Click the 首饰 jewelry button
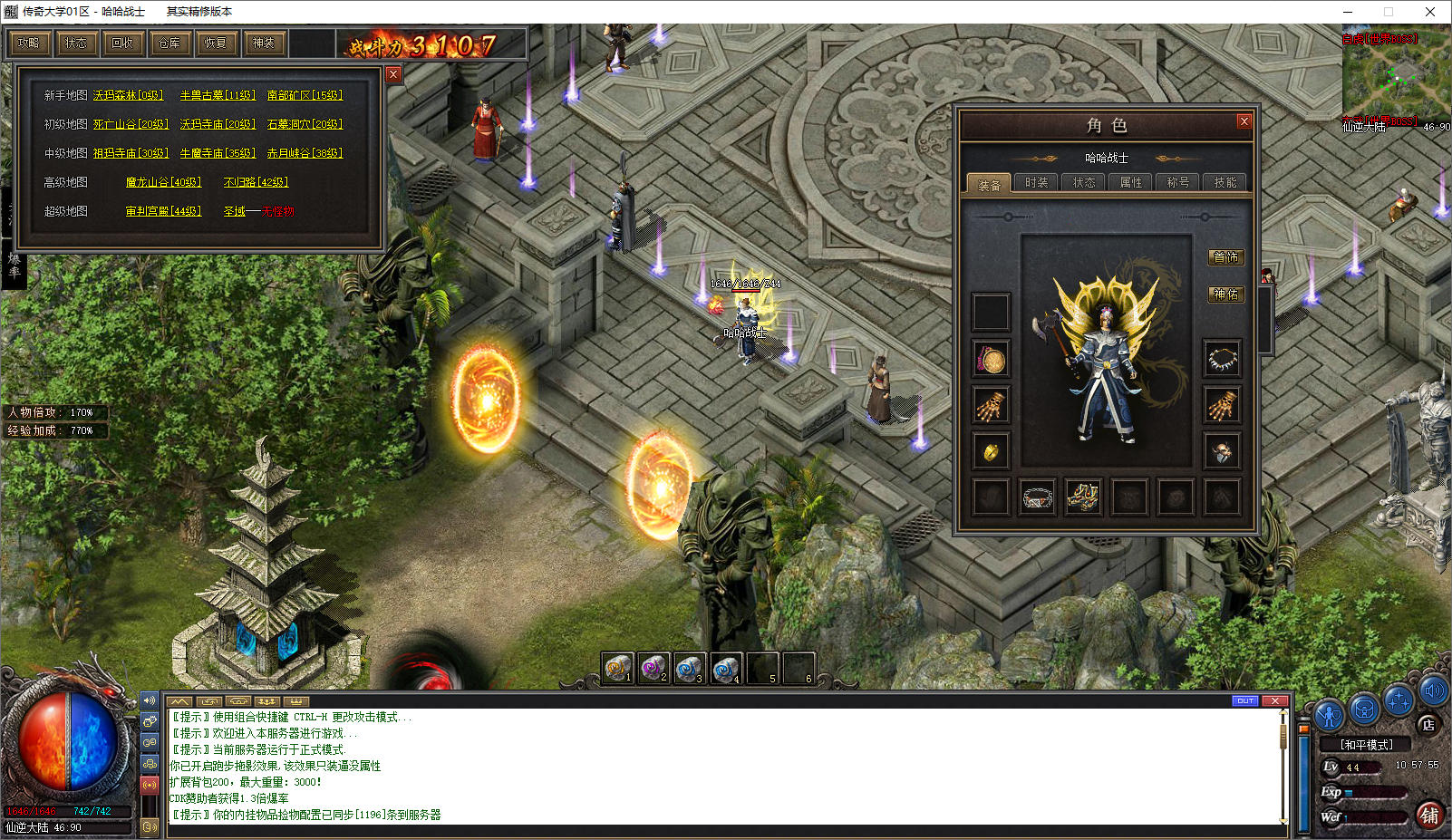Viewport: 1452px width, 840px height. pyautogui.click(x=1225, y=257)
